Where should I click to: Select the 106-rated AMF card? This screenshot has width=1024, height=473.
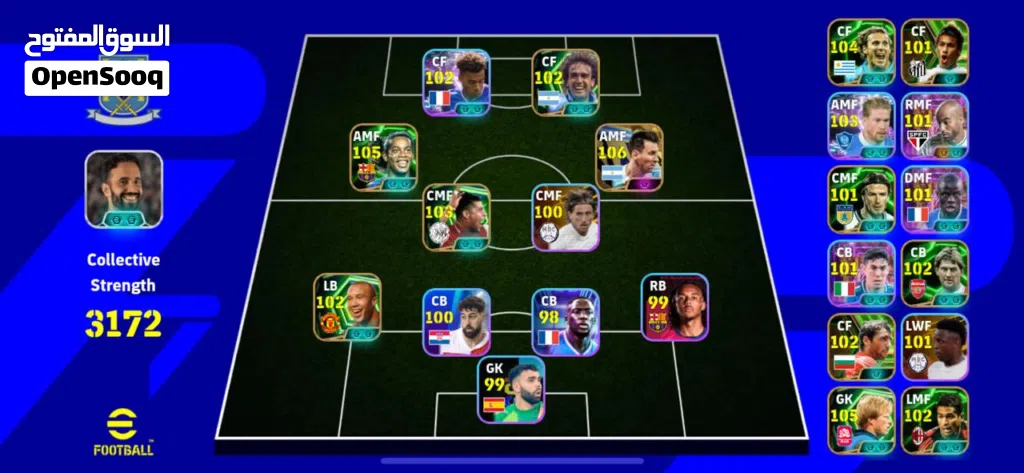[630, 157]
